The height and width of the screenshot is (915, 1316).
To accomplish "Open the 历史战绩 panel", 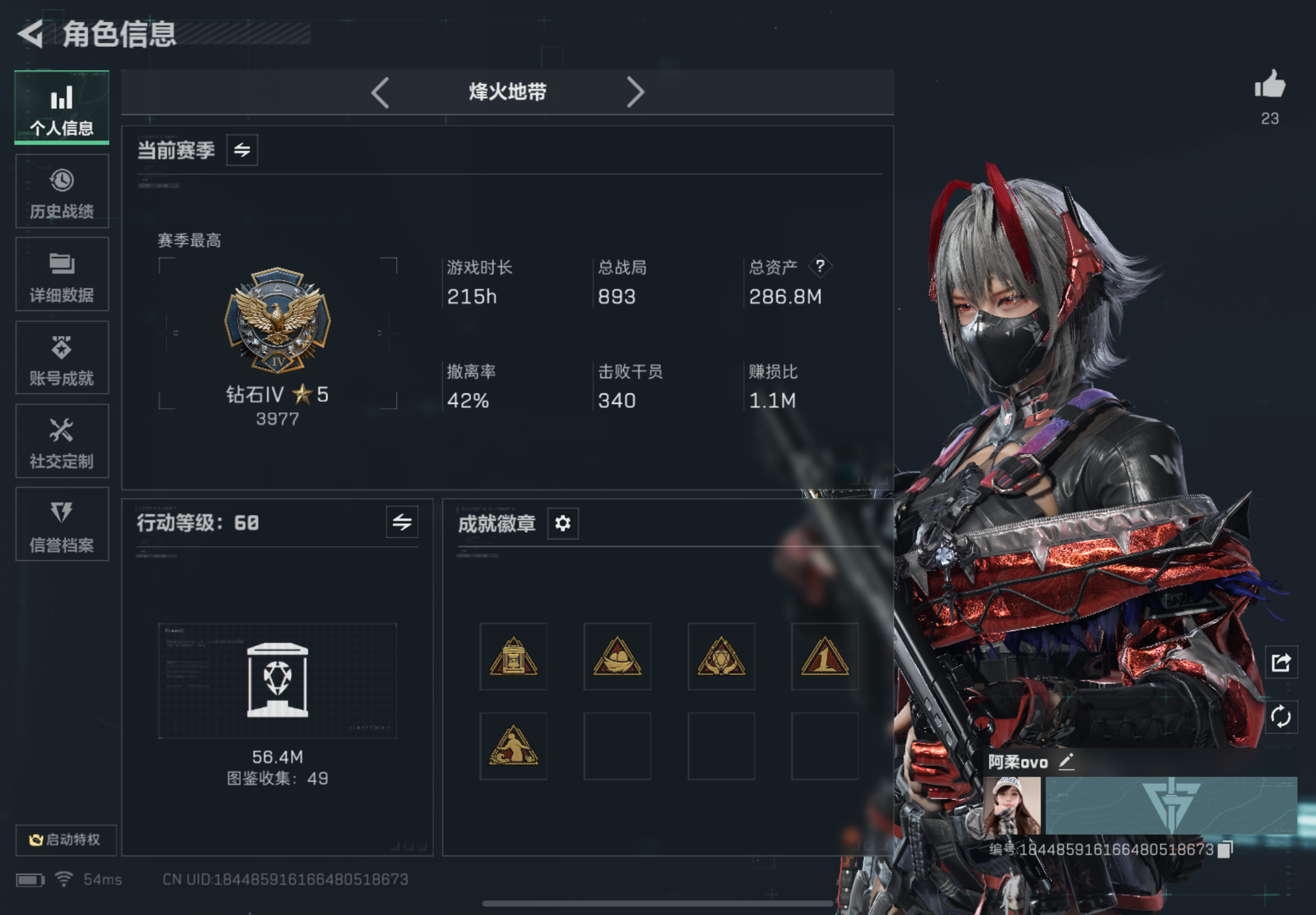I will click(61, 192).
